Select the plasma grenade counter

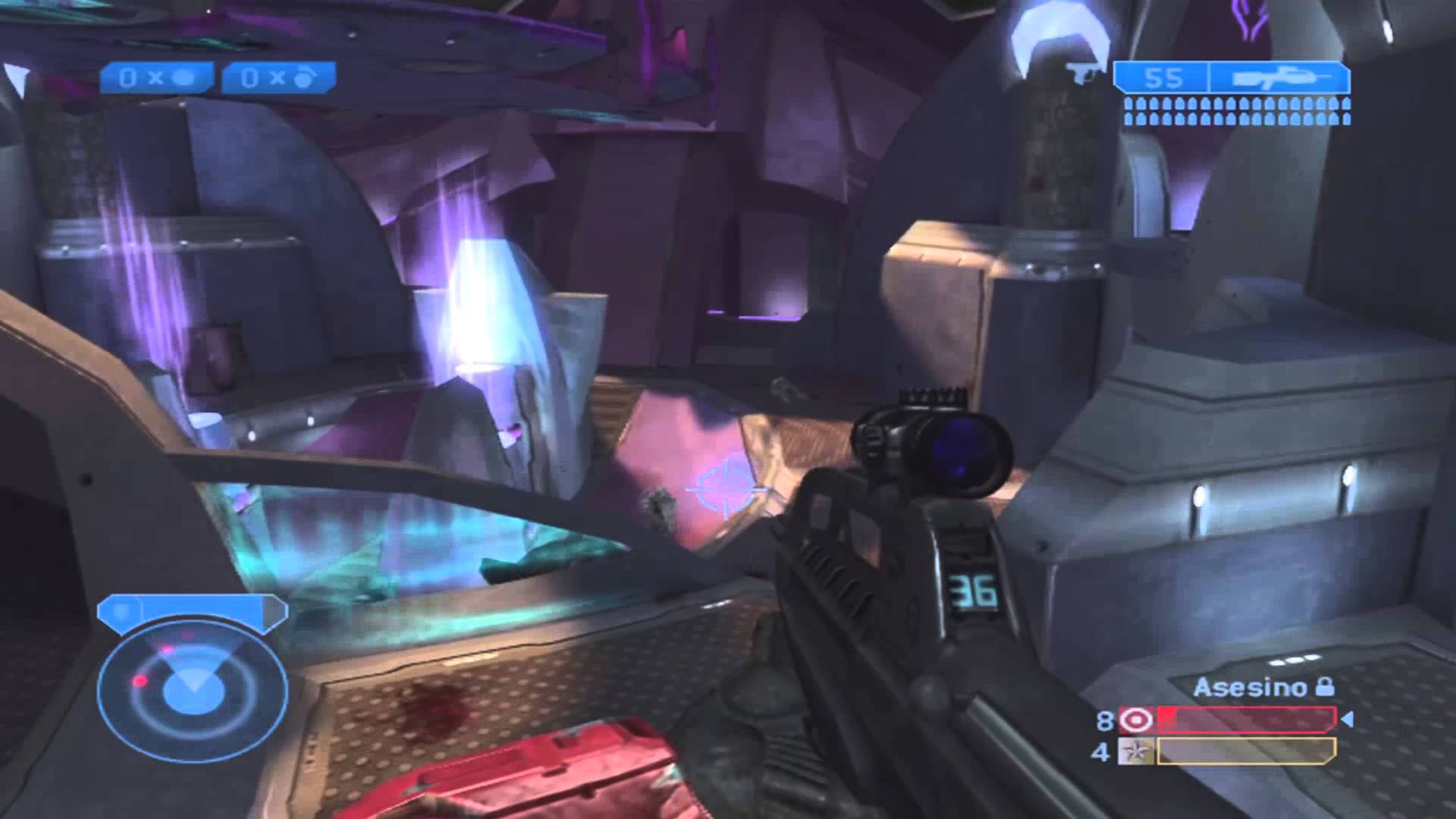pos(278,78)
